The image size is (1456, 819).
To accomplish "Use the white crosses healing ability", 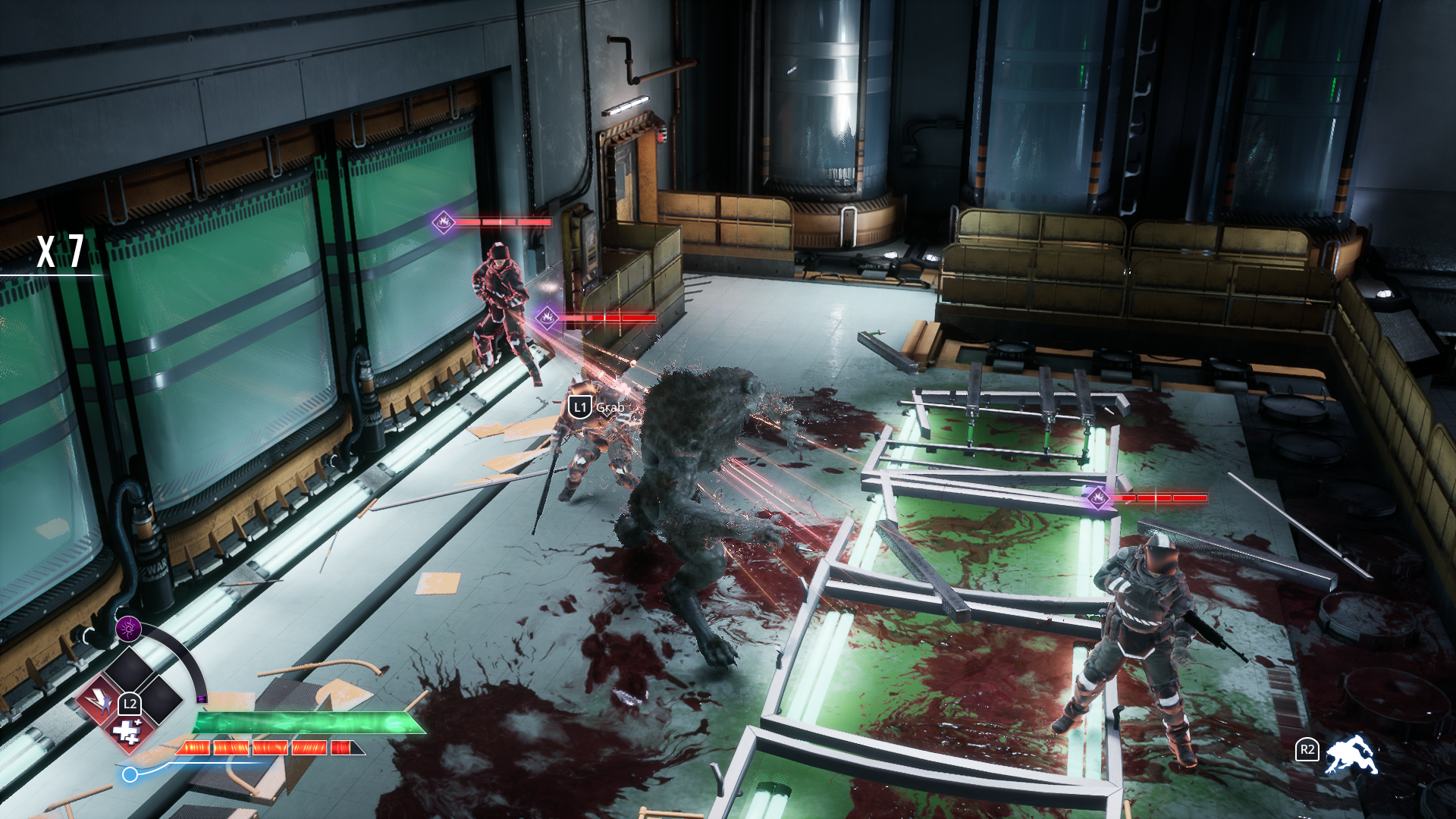I will tap(127, 733).
